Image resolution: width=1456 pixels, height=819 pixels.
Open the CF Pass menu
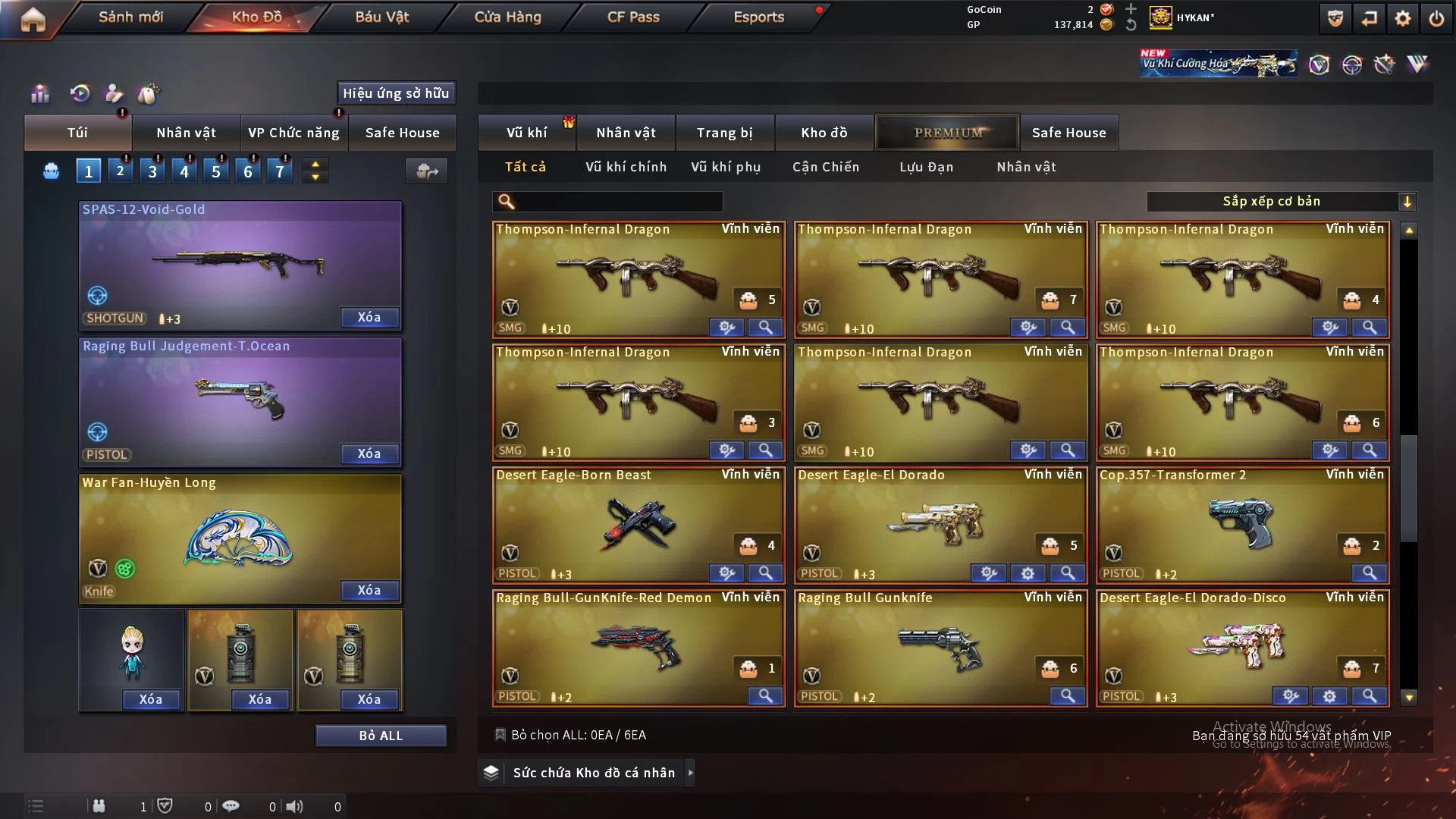click(633, 17)
